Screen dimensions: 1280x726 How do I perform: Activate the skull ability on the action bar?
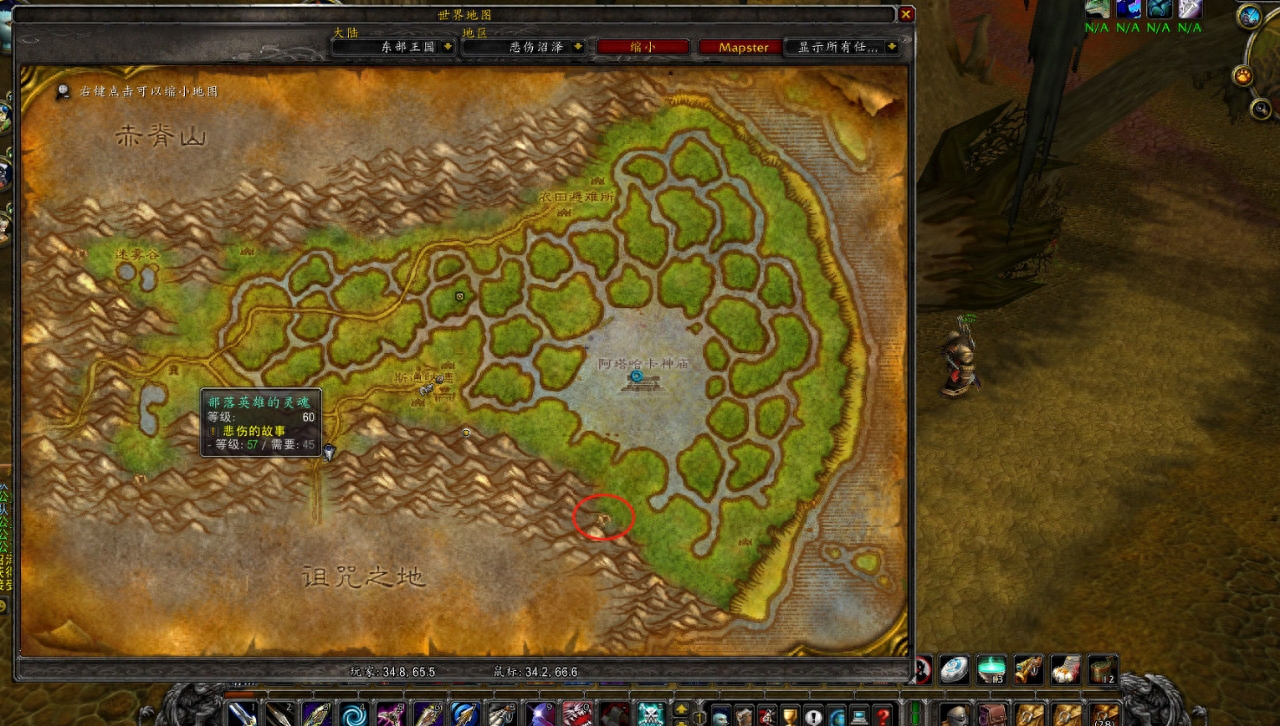(650, 714)
